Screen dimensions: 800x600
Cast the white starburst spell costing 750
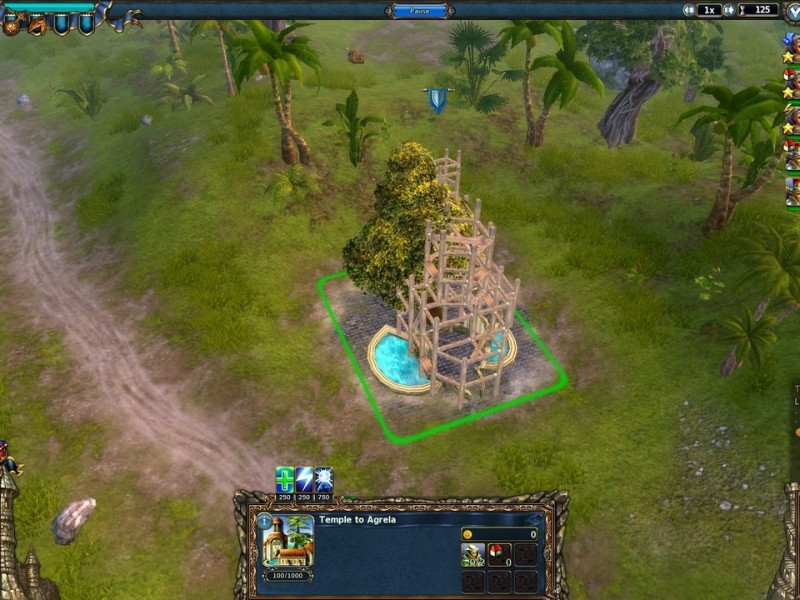point(324,479)
